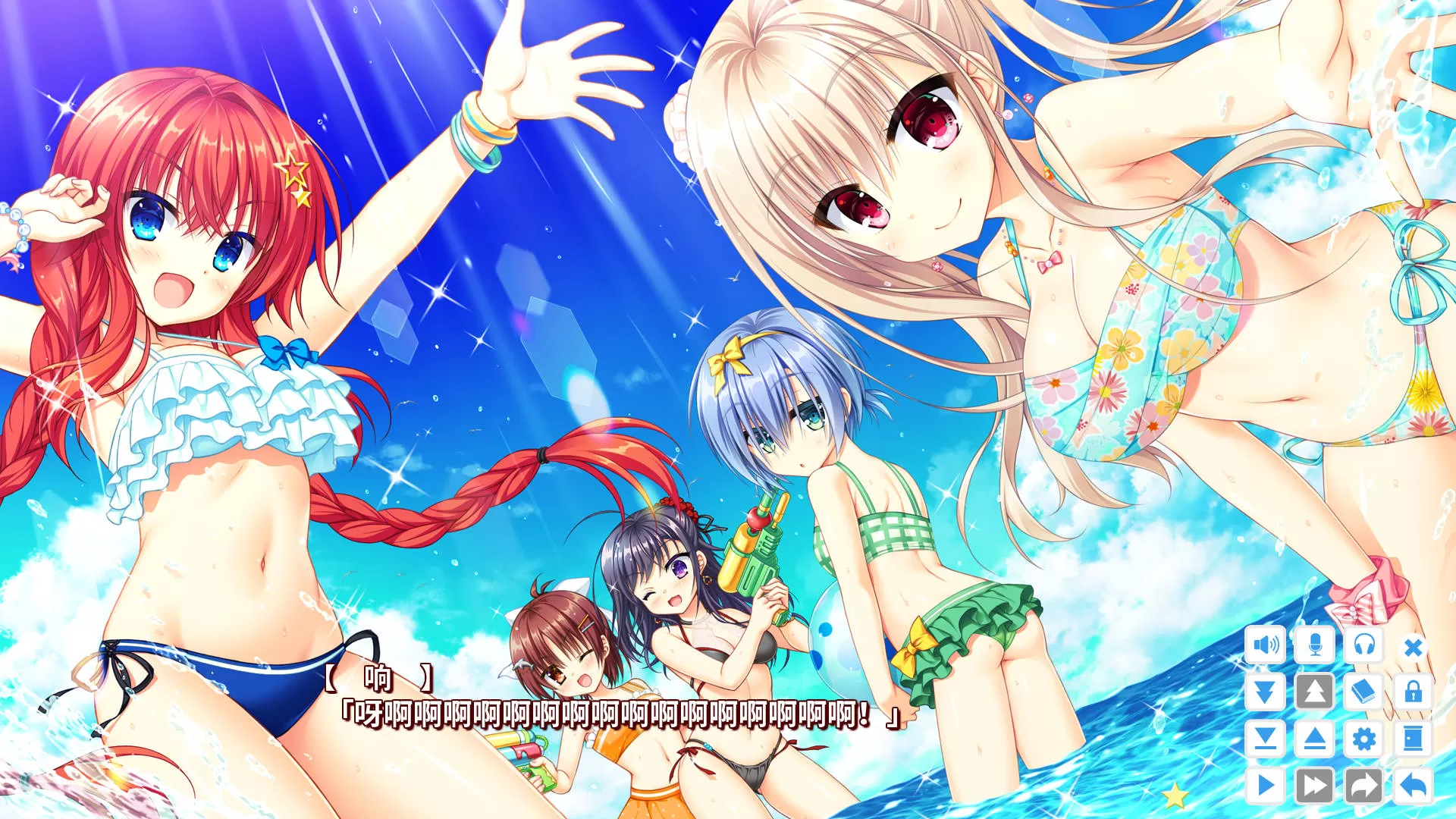
Task: Open the book backlog icon
Action: click(1363, 692)
